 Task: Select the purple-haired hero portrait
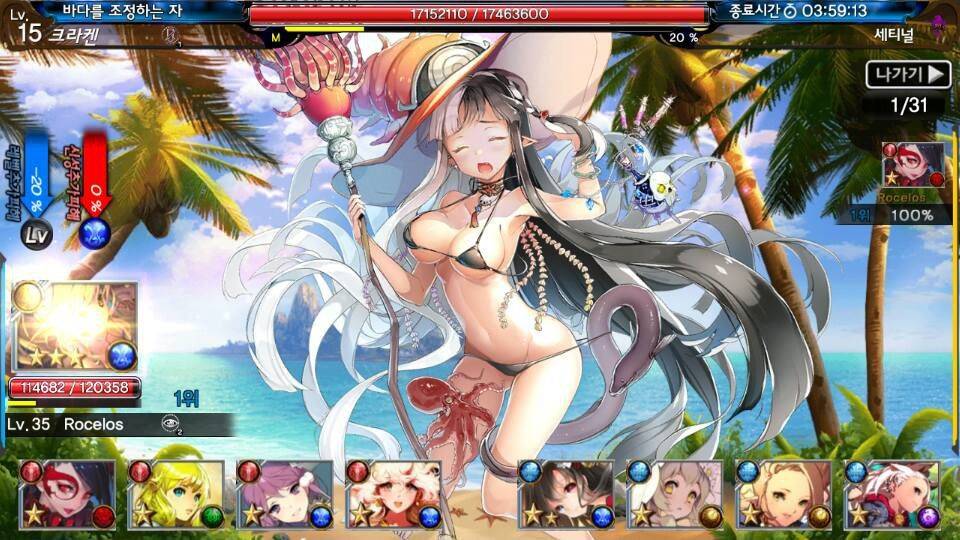coord(285,495)
